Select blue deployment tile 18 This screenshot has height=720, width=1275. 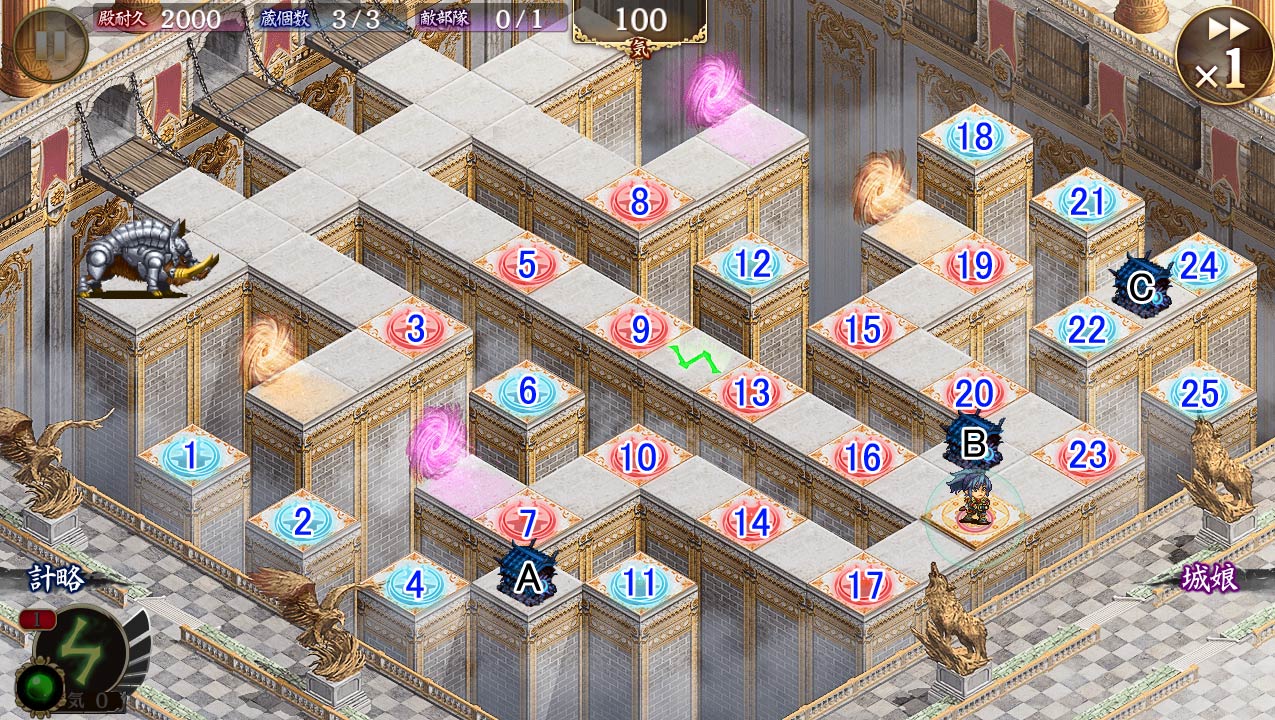coord(975,137)
